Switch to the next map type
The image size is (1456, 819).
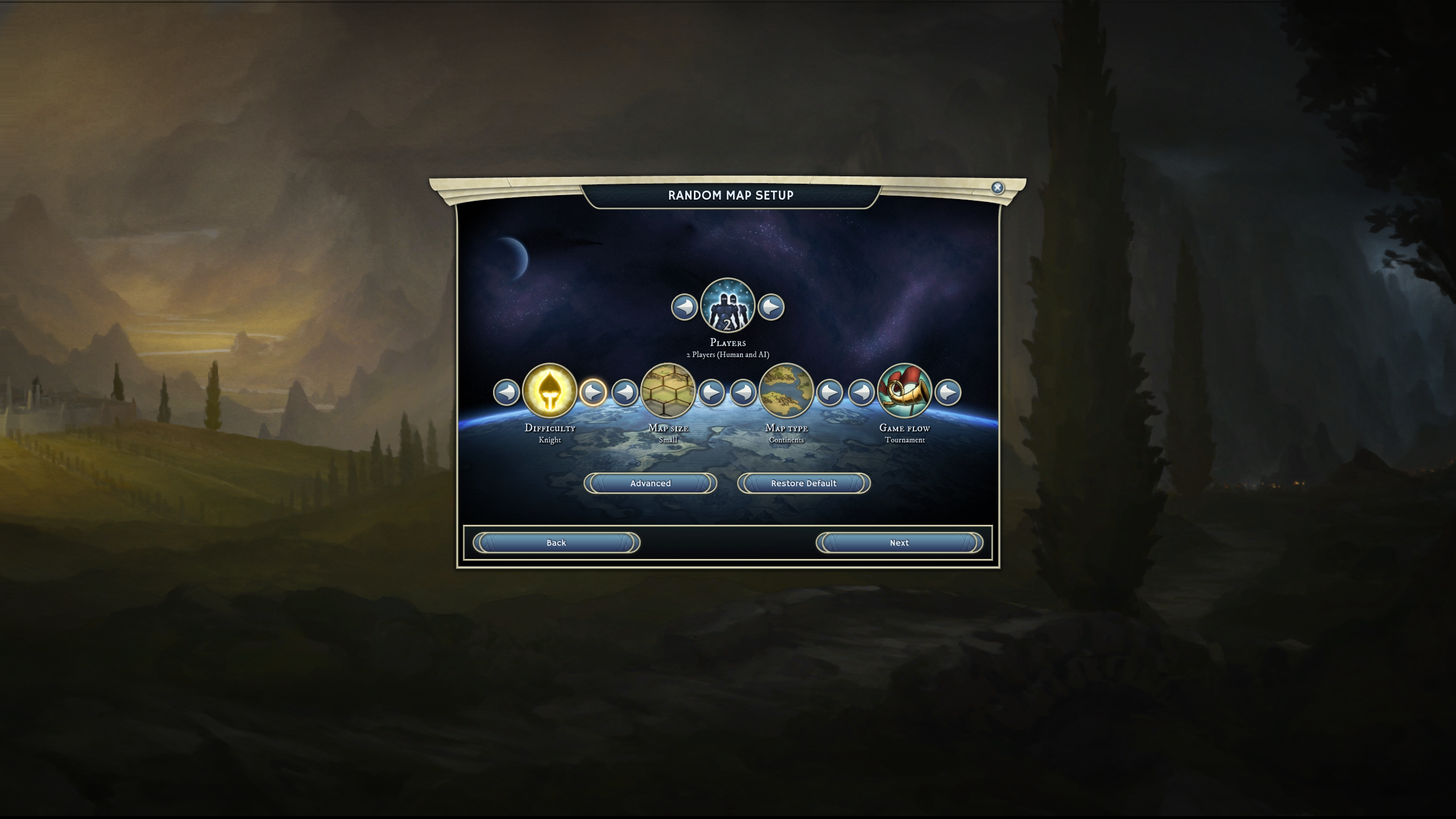click(830, 392)
